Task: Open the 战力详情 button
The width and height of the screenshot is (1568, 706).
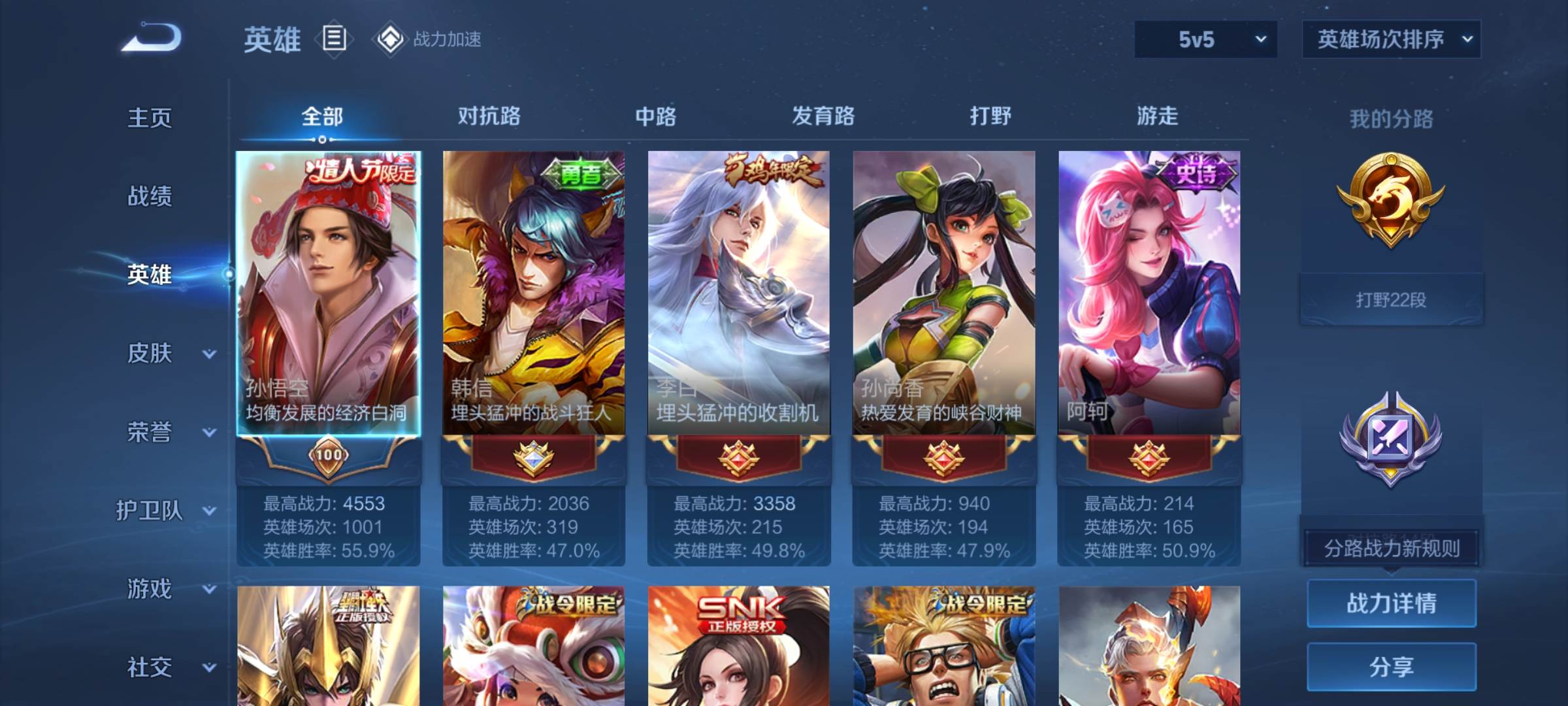Action: [1391, 603]
